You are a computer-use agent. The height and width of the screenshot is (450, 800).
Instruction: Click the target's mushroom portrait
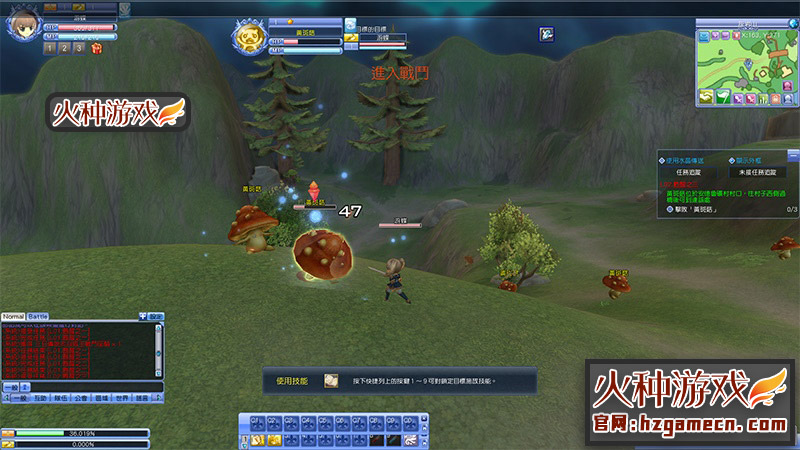click(x=249, y=40)
